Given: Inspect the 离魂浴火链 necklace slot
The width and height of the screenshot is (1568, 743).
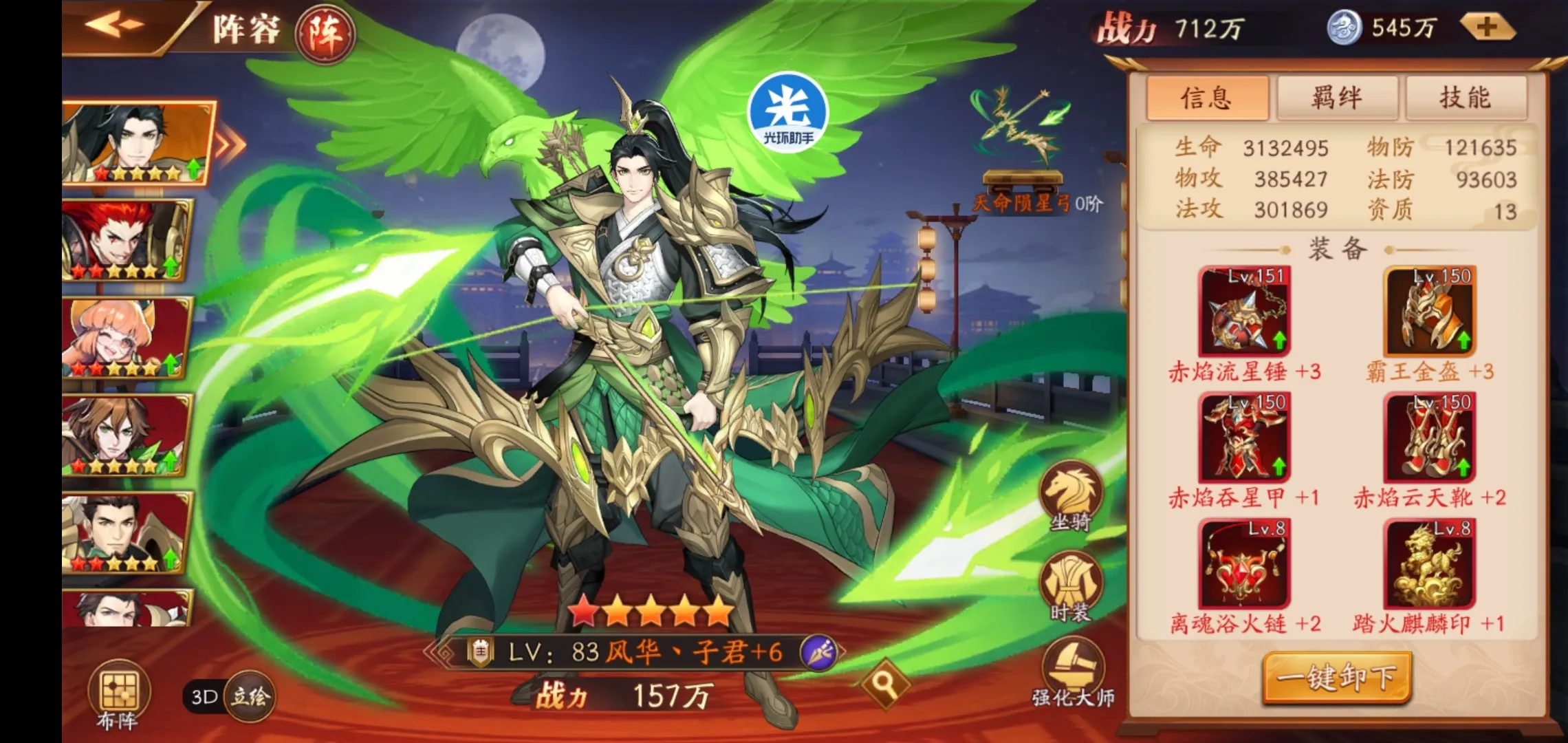Looking at the screenshot, I should [1244, 564].
